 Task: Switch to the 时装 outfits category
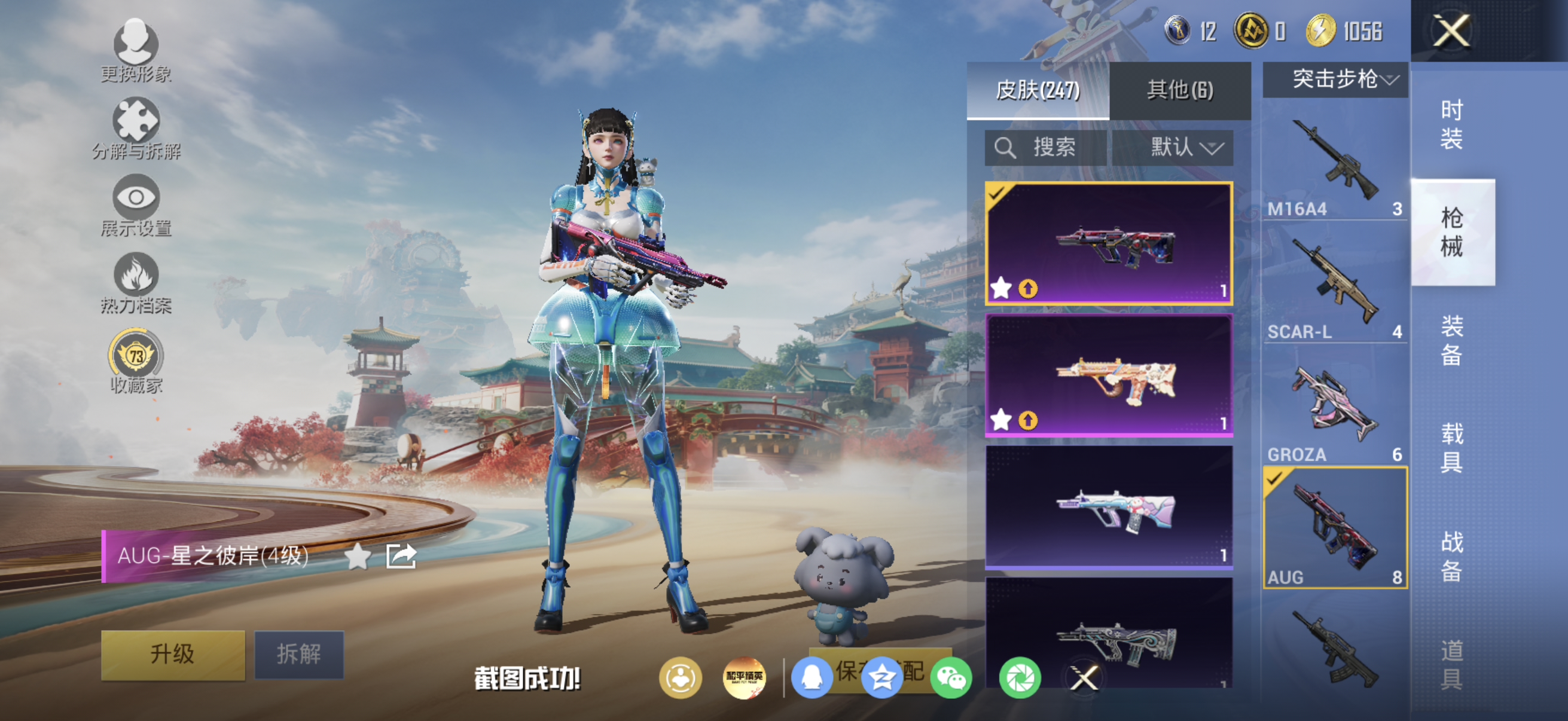point(1452,125)
